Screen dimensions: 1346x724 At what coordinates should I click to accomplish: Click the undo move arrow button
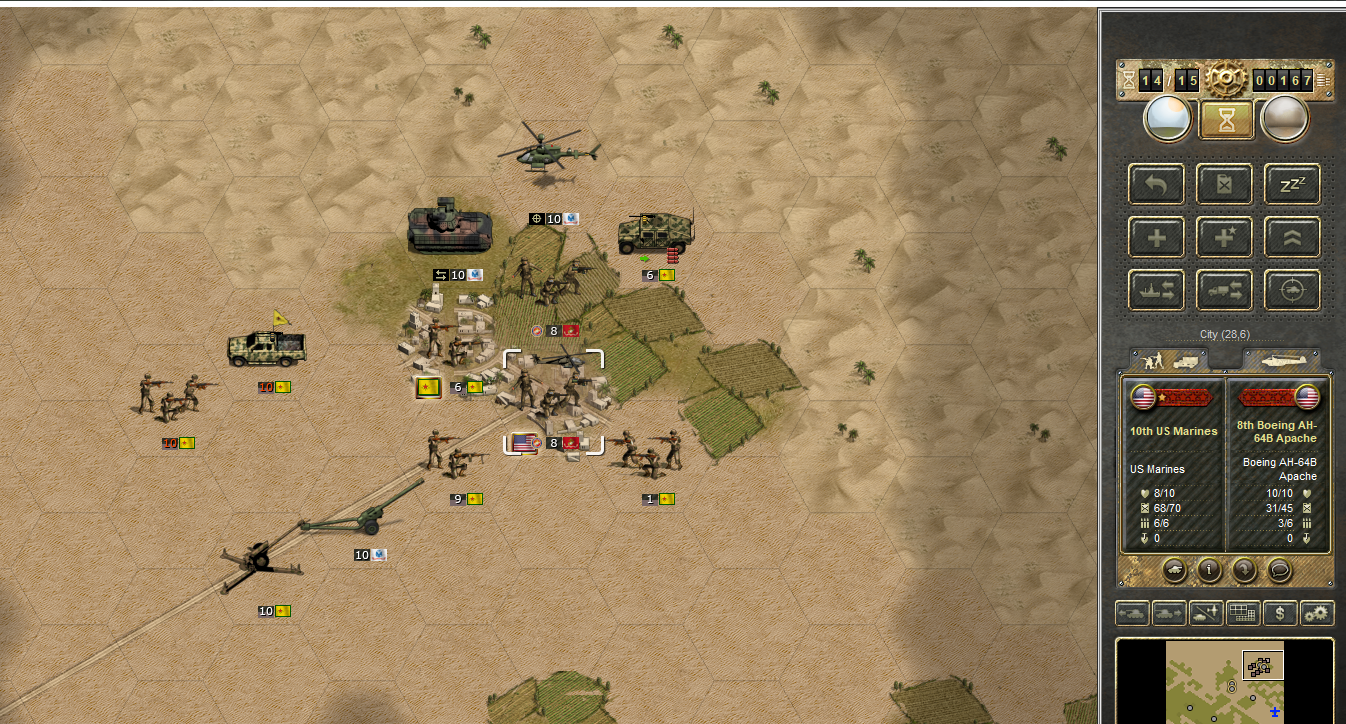click(x=1157, y=184)
